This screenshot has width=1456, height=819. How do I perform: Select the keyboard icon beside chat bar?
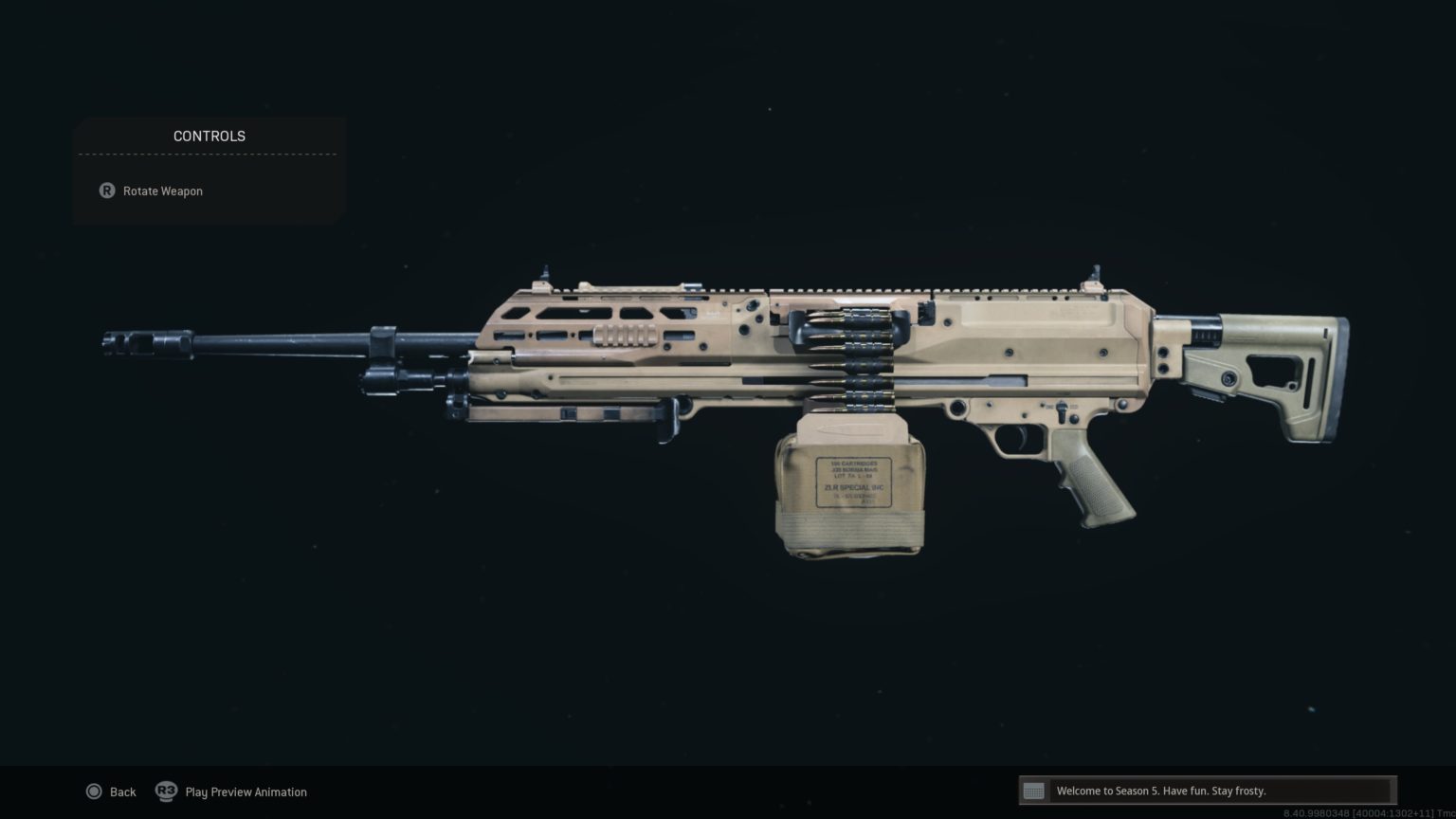click(x=1033, y=790)
